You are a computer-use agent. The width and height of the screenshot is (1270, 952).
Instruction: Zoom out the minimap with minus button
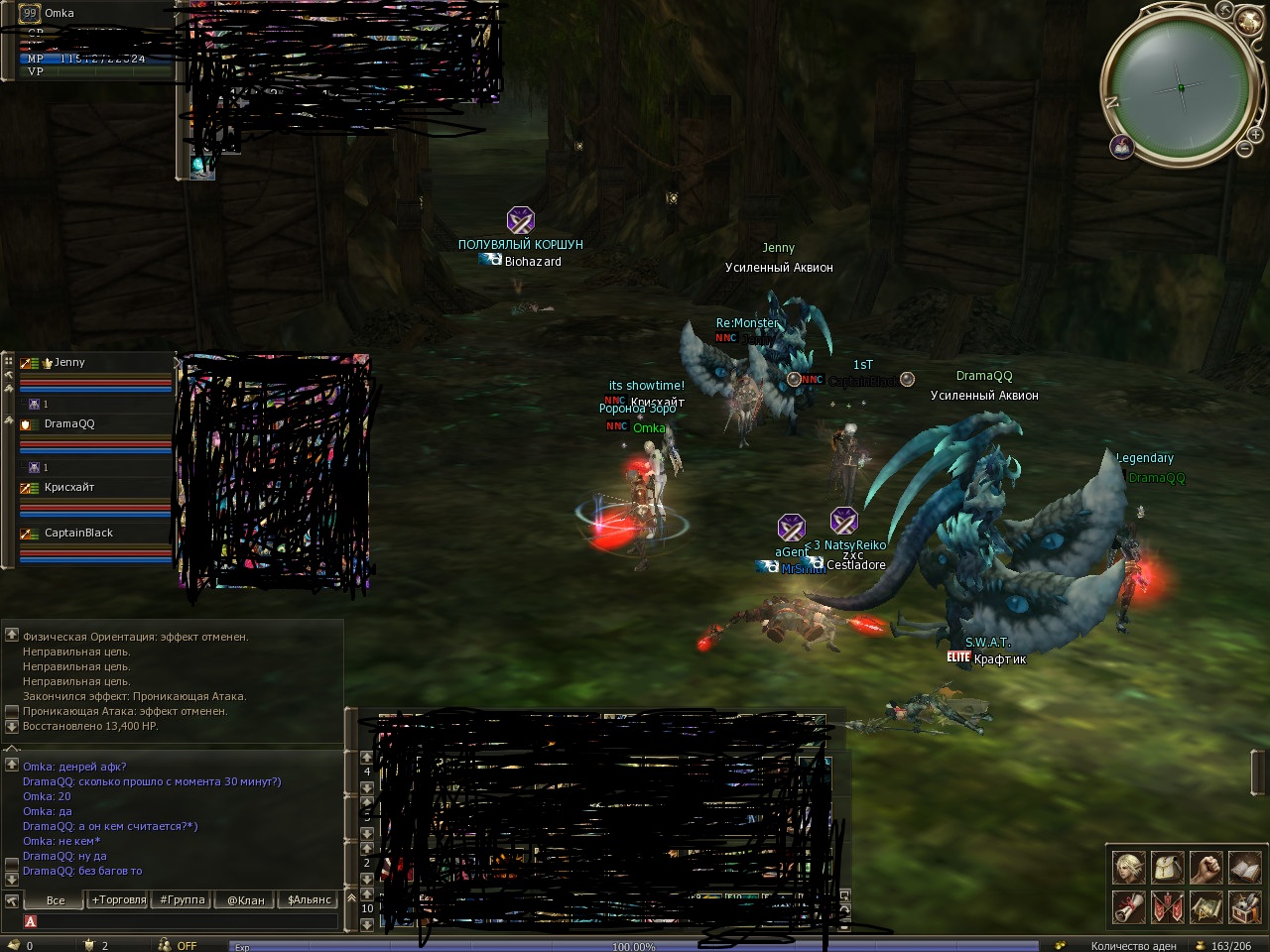click(1244, 150)
